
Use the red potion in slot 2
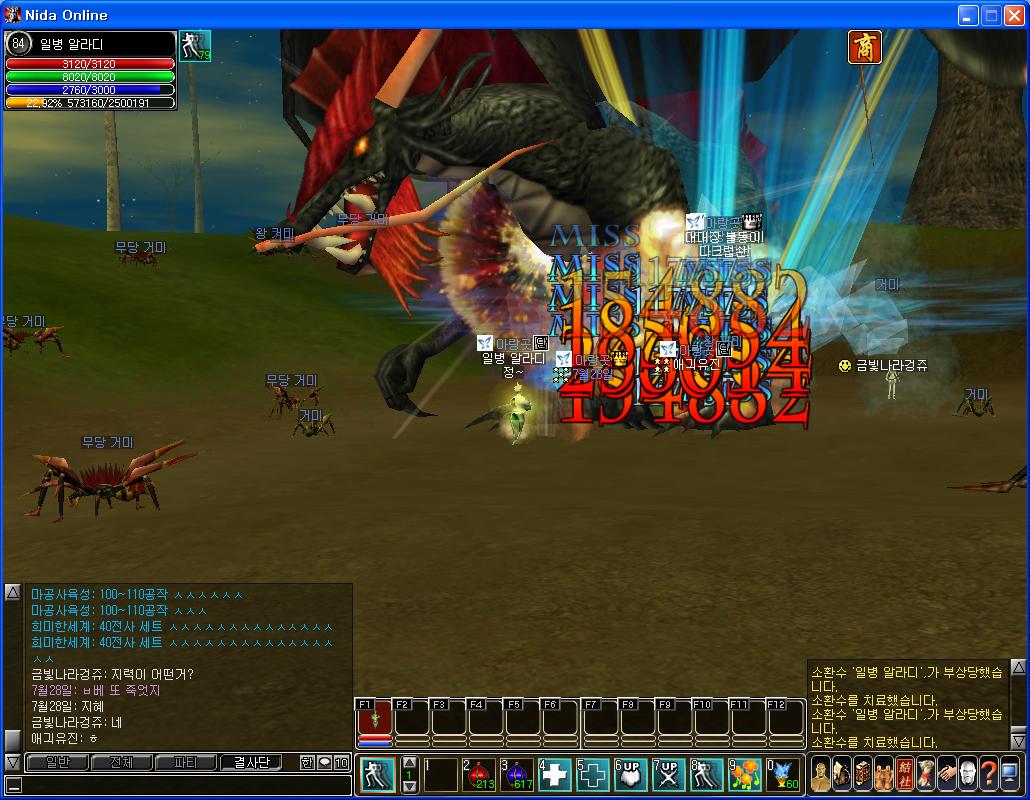[480, 774]
